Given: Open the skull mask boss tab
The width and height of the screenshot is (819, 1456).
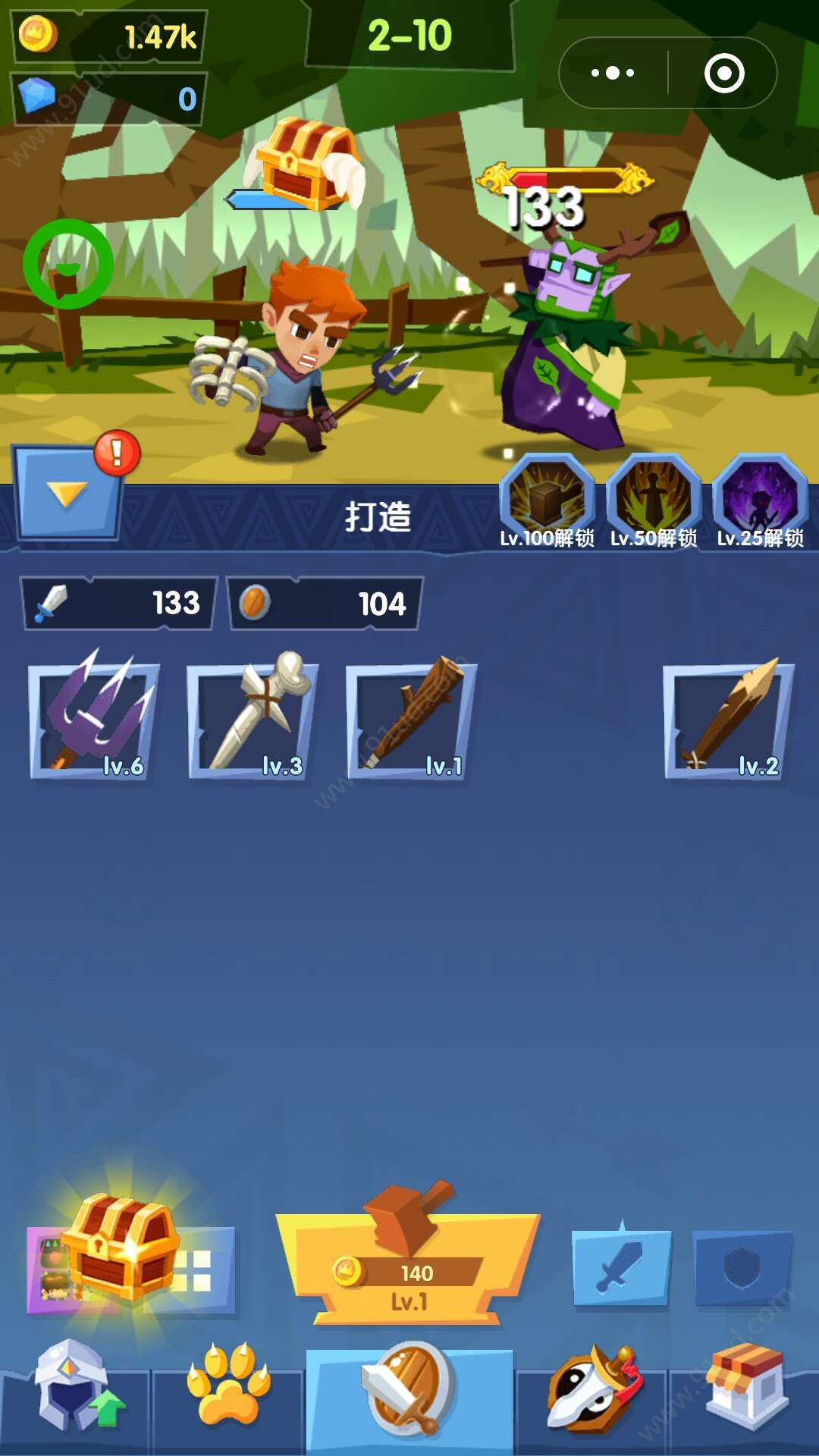Looking at the screenshot, I should [x=593, y=1389].
